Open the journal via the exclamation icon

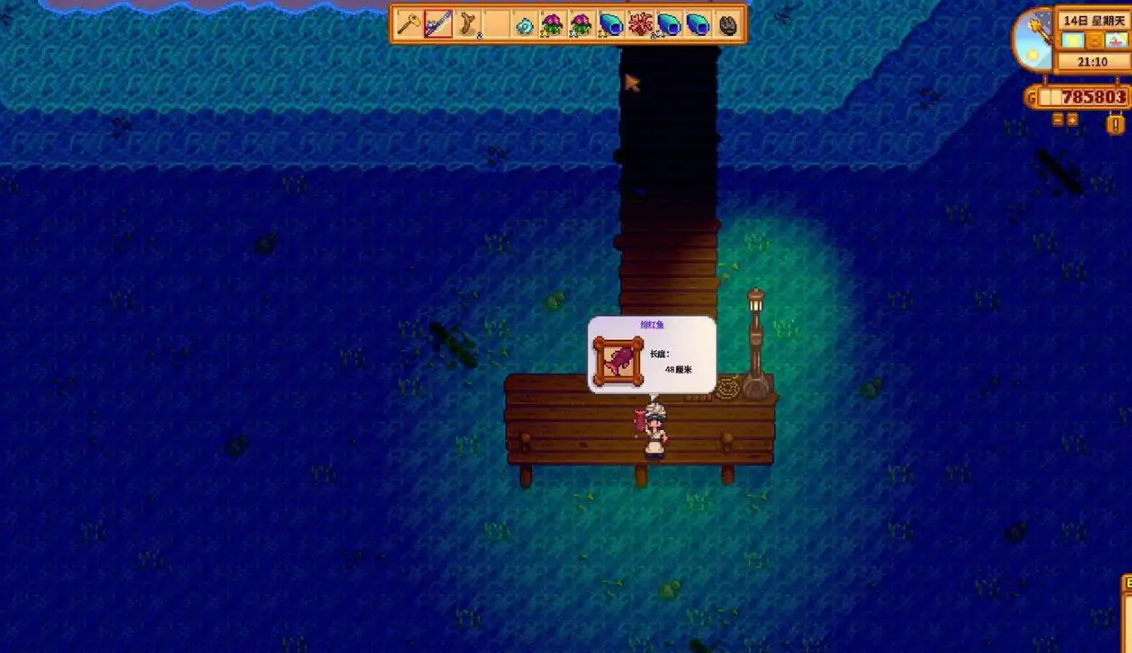pyautogui.click(x=1115, y=124)
